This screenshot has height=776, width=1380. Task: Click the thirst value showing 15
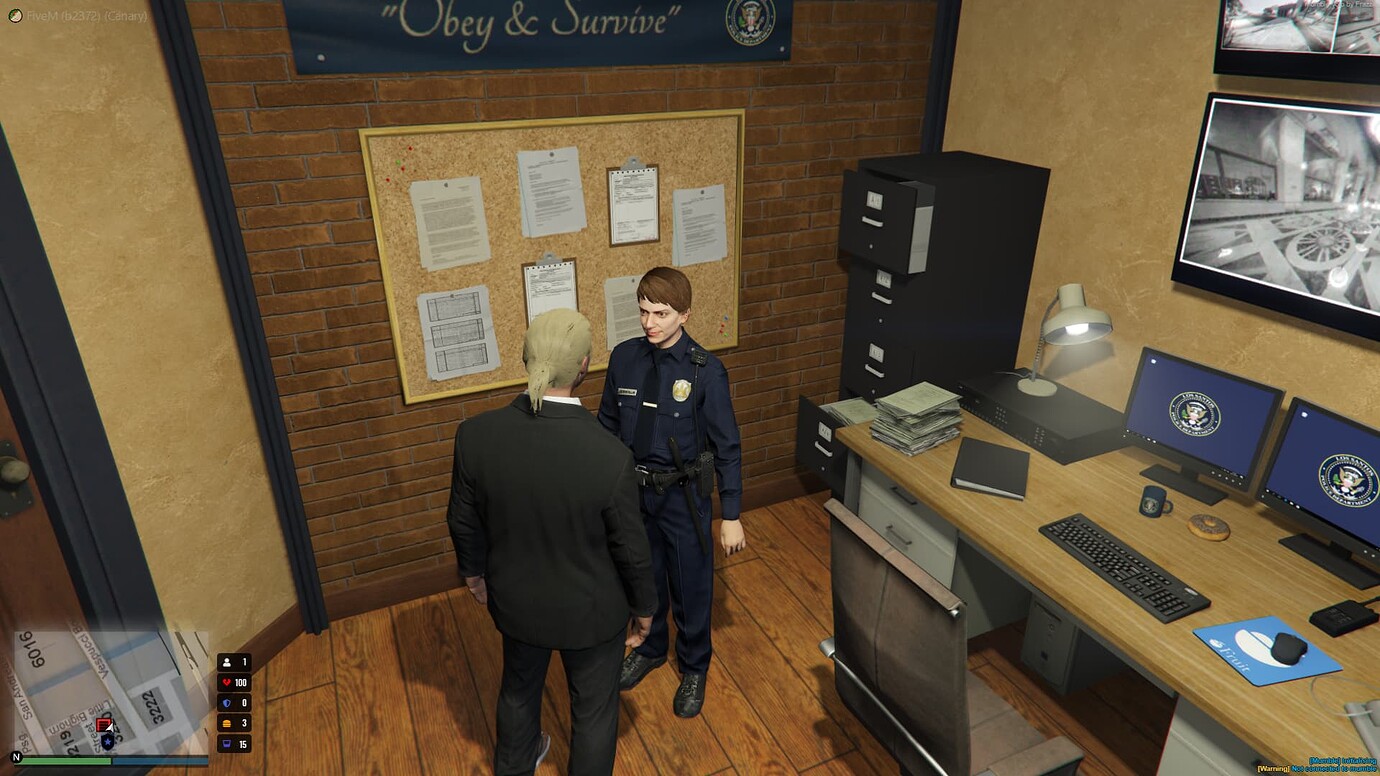(x=242, y=743)
